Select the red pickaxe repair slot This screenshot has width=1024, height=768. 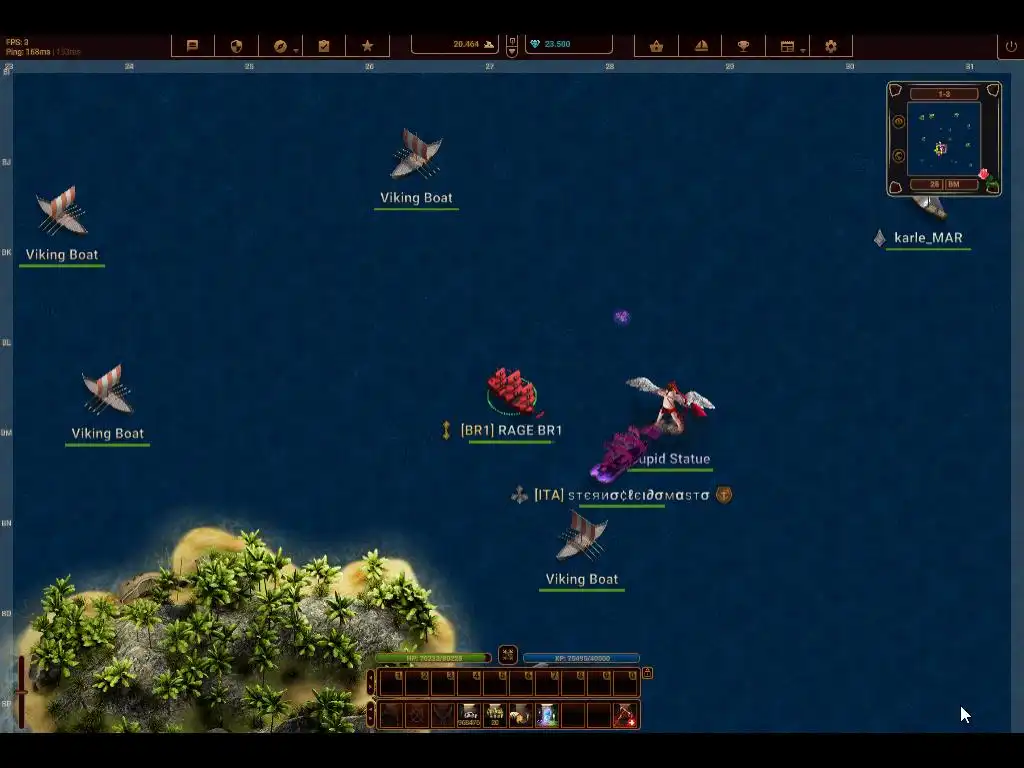[x=625, y=715]
